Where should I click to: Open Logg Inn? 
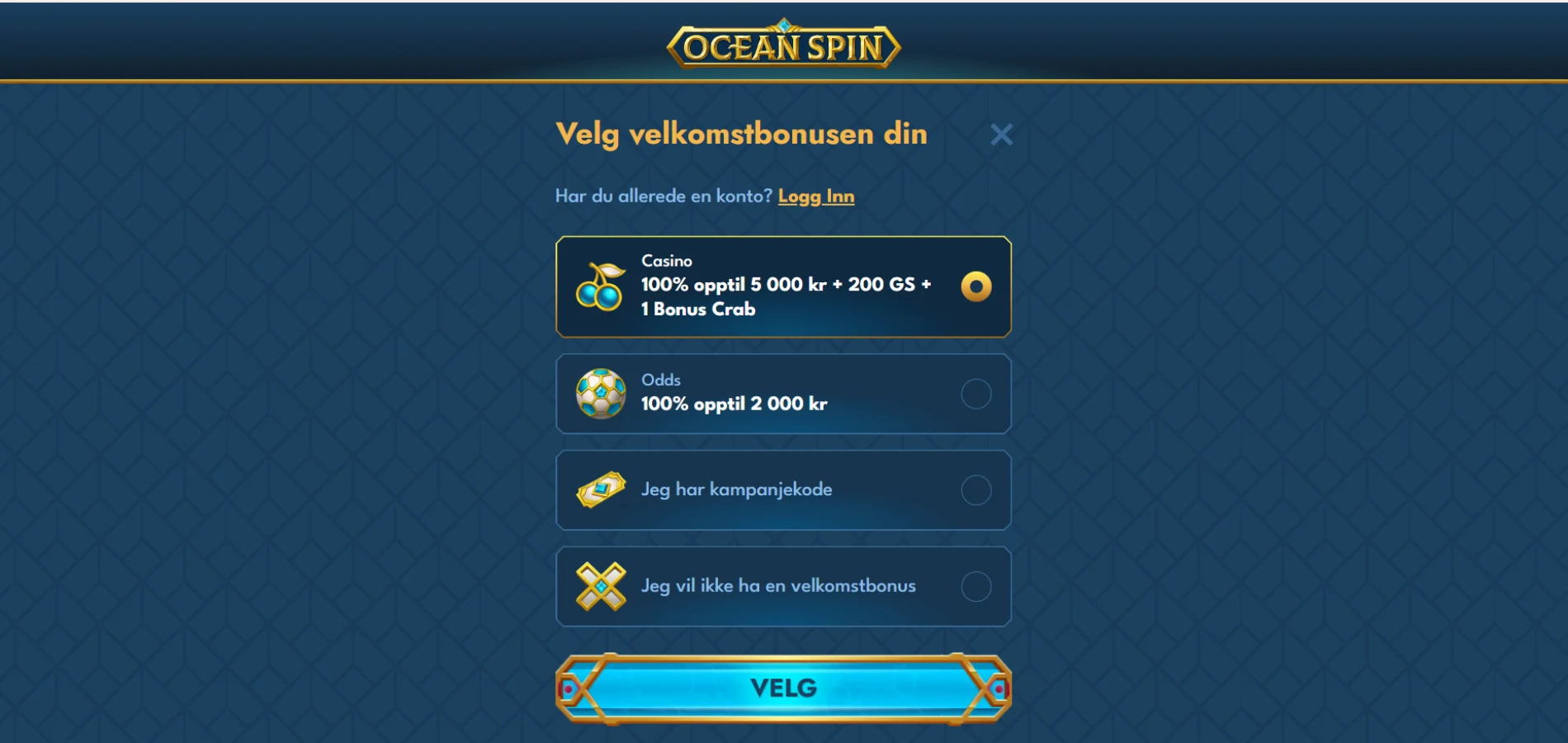coord(818,196)
